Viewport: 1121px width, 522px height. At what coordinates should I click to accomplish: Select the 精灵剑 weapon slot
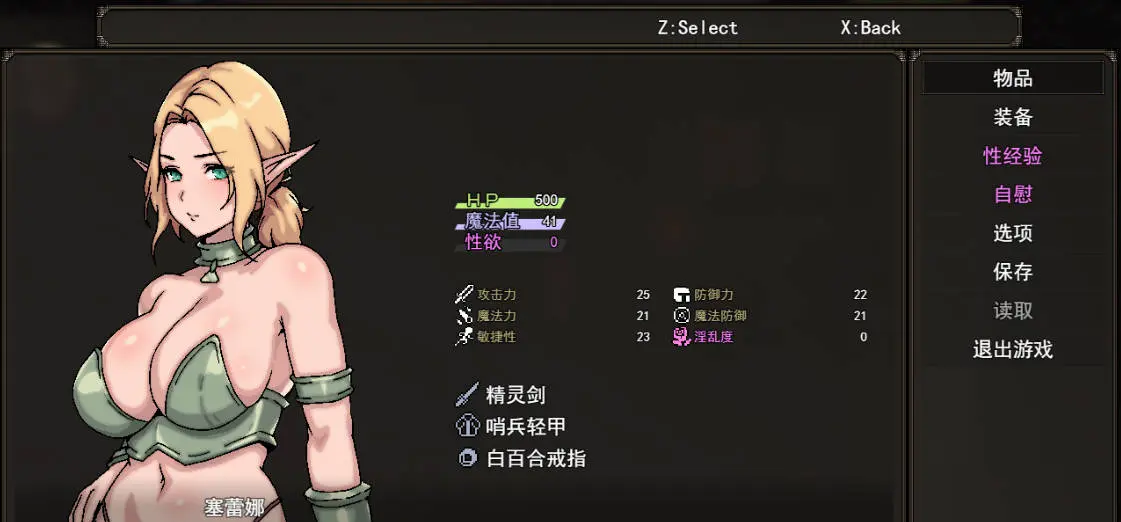(x=514, y=395)
